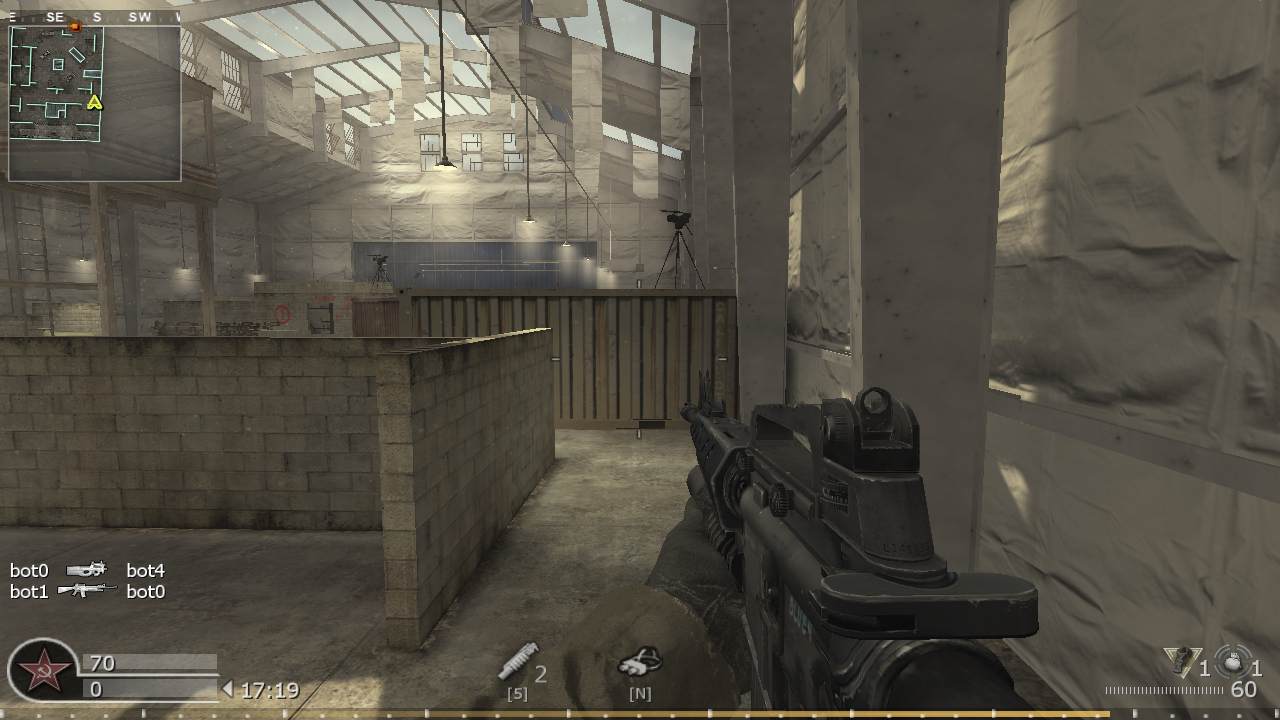Viewport: 1280px width, 720px height.
Task: Click the smoke grenade icon near ammo counter
Action: coord(1232,662)
